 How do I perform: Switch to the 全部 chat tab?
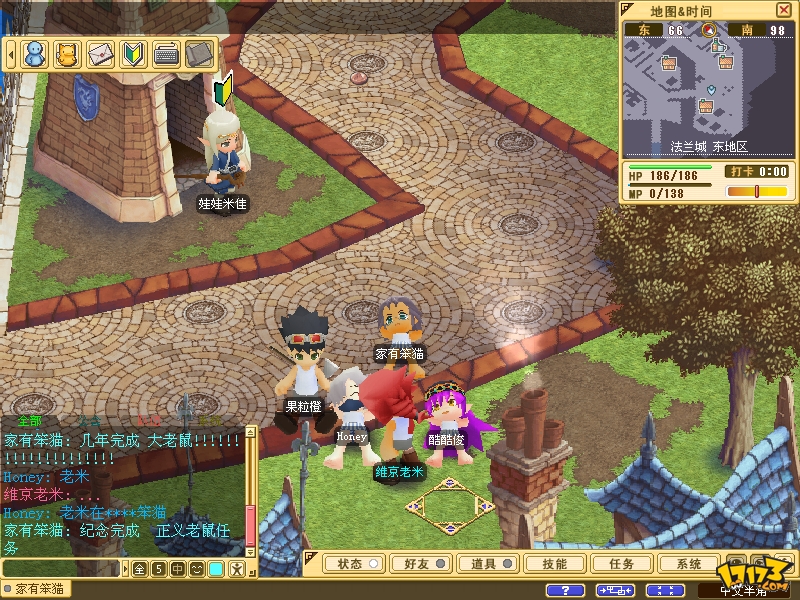tap(30, 421)
